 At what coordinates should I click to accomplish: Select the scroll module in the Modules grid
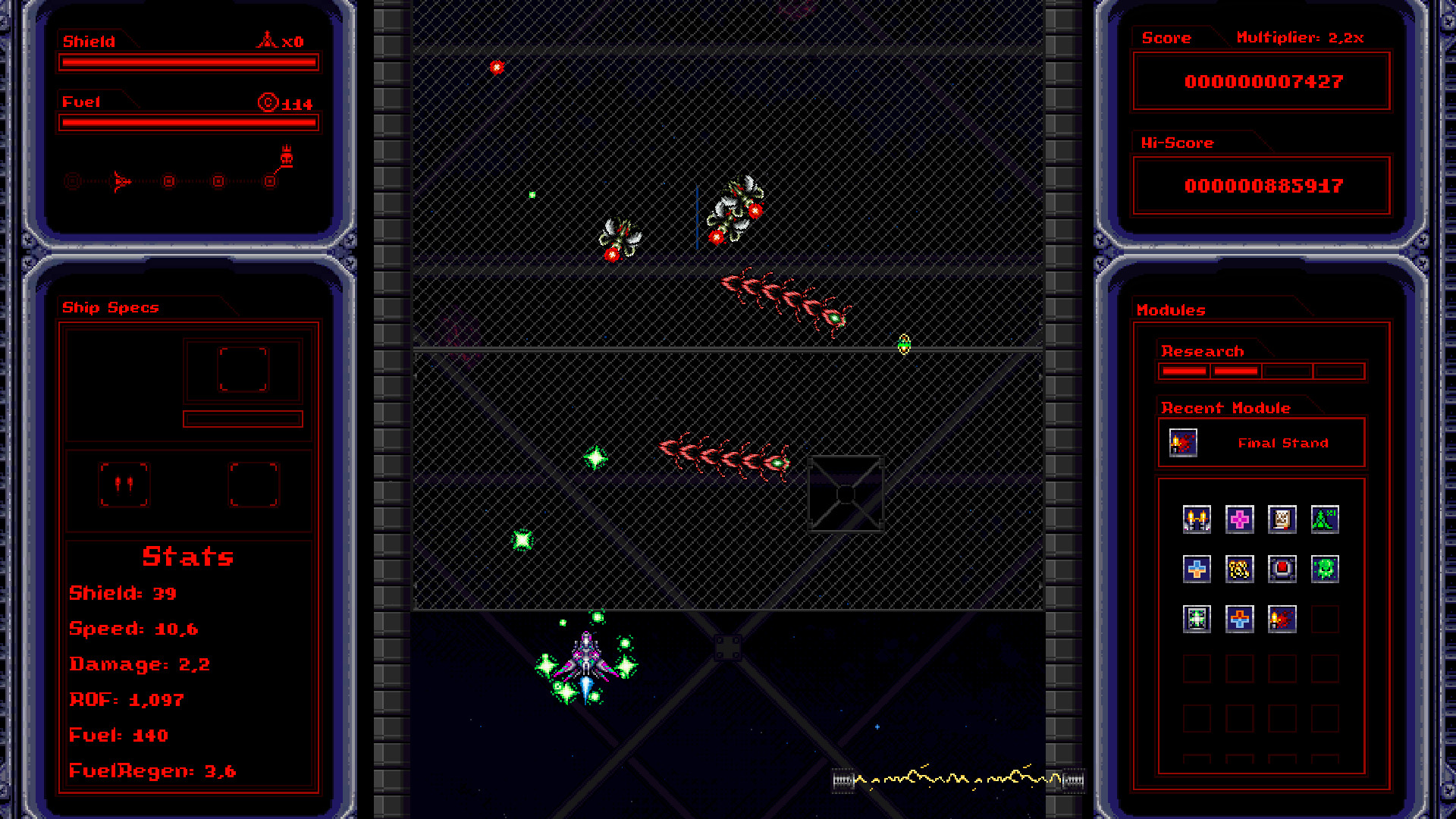pyautogui.click(x=1282, y=519)
